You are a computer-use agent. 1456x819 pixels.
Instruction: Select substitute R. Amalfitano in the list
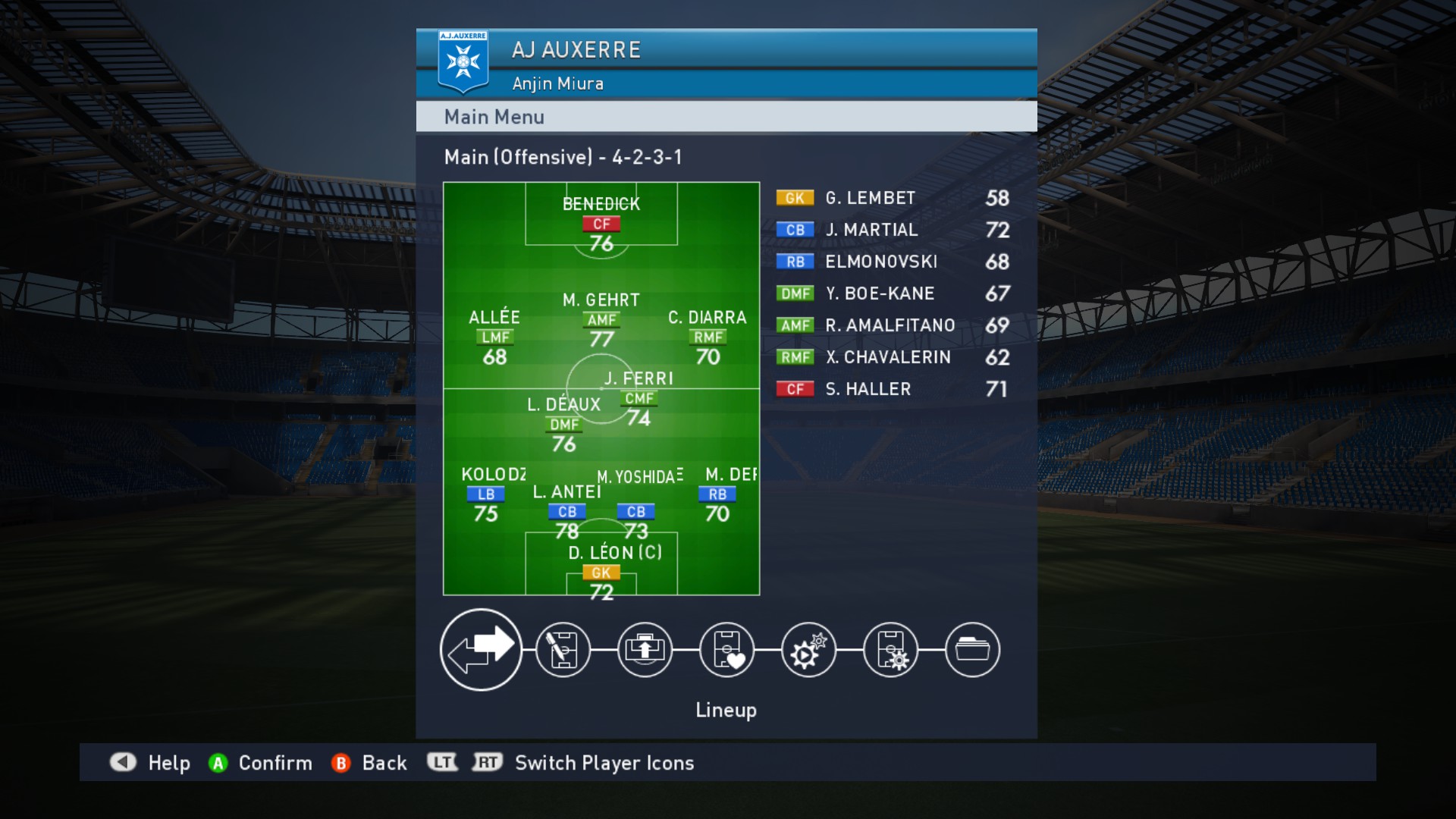point(893,325)
